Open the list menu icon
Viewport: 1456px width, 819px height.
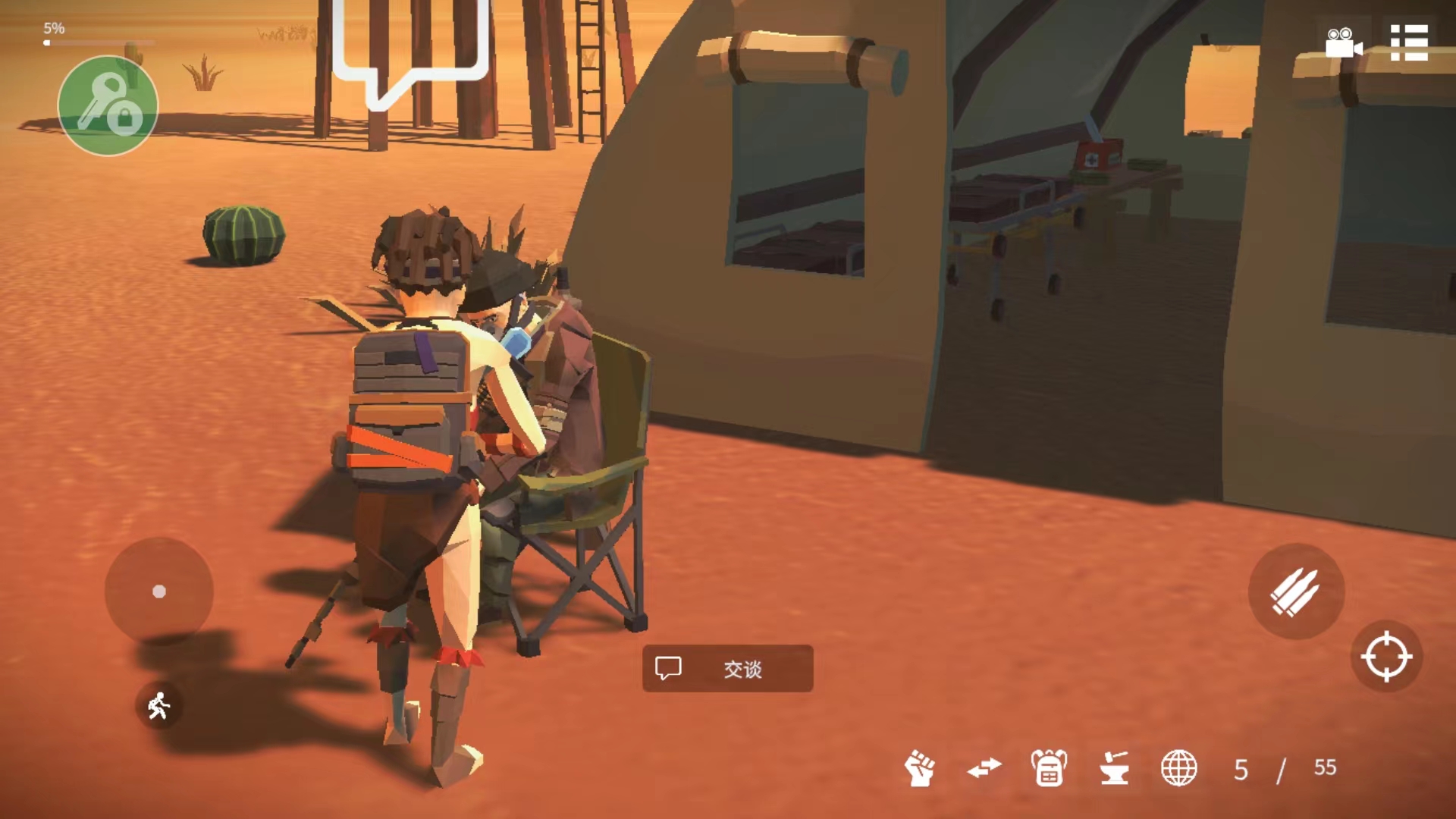coord(1409,42)
